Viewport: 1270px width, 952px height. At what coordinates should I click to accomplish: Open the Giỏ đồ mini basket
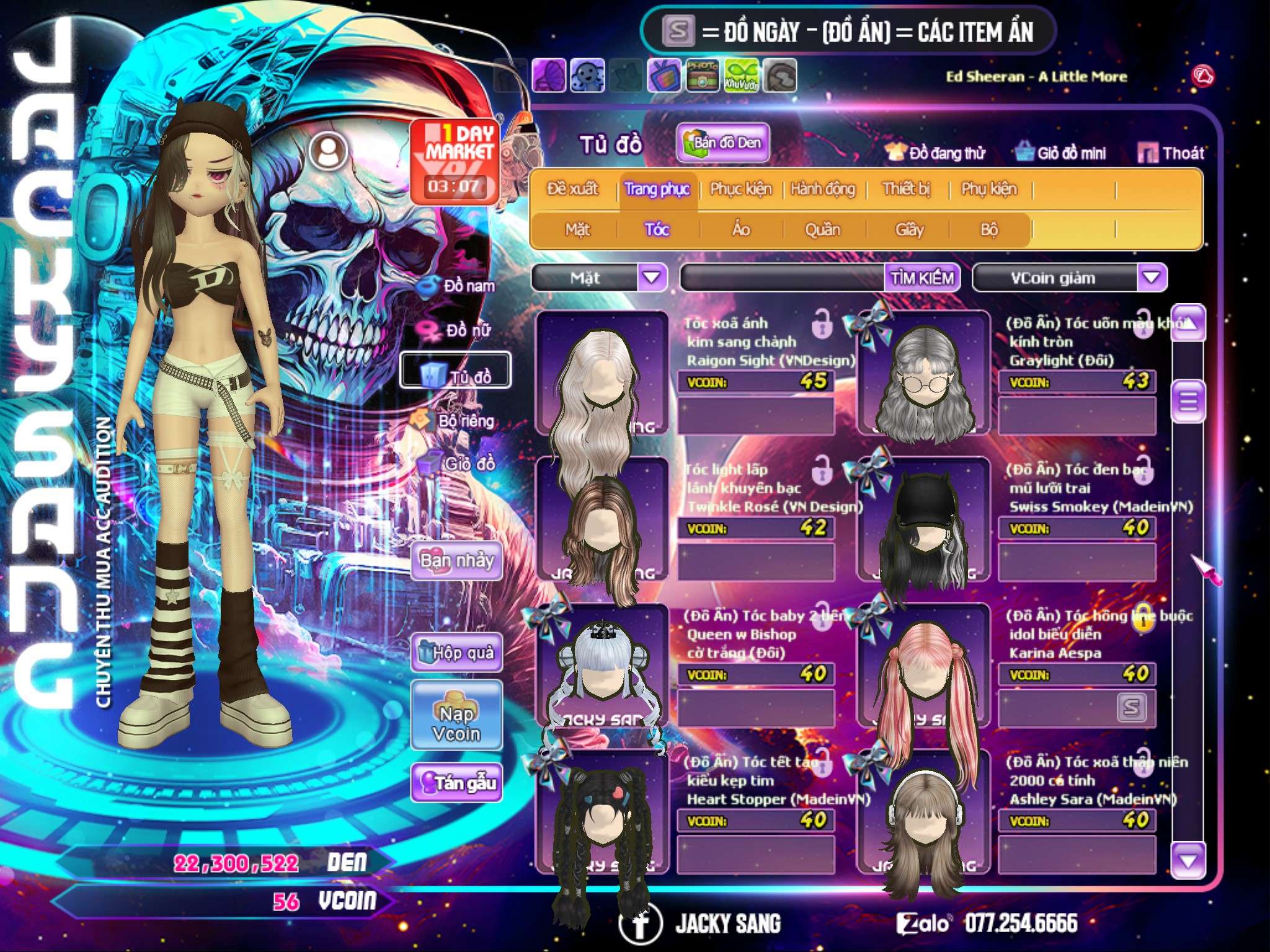(x=1060, y=153)
